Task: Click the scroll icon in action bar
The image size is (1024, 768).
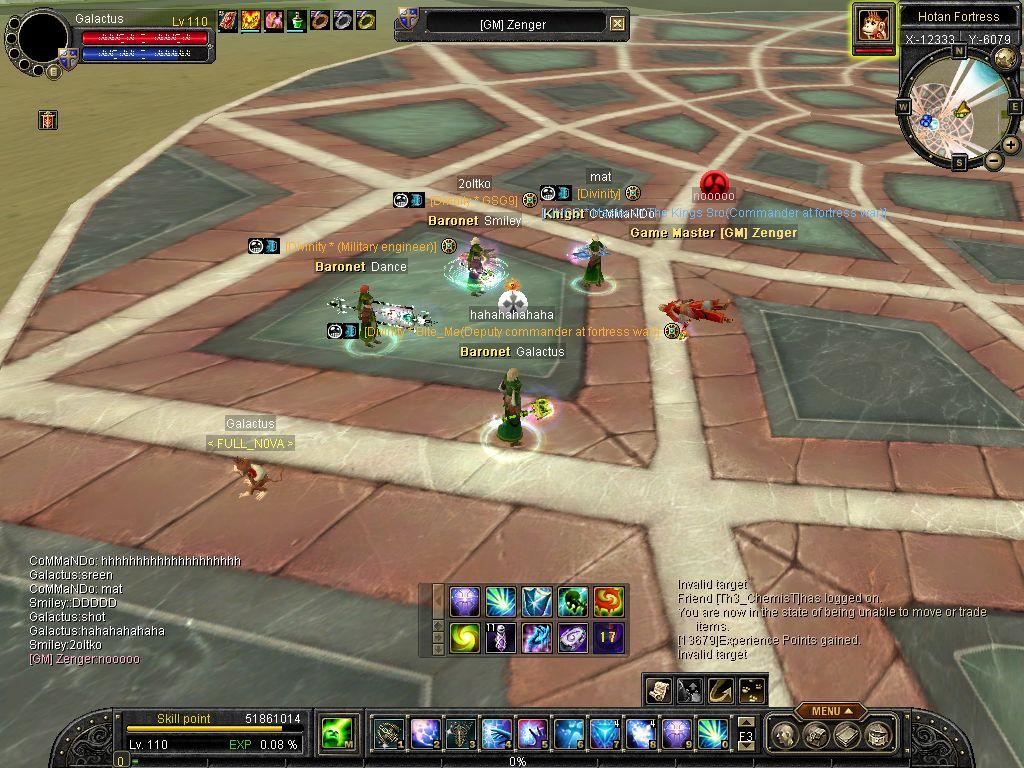Action: [659, 690]
